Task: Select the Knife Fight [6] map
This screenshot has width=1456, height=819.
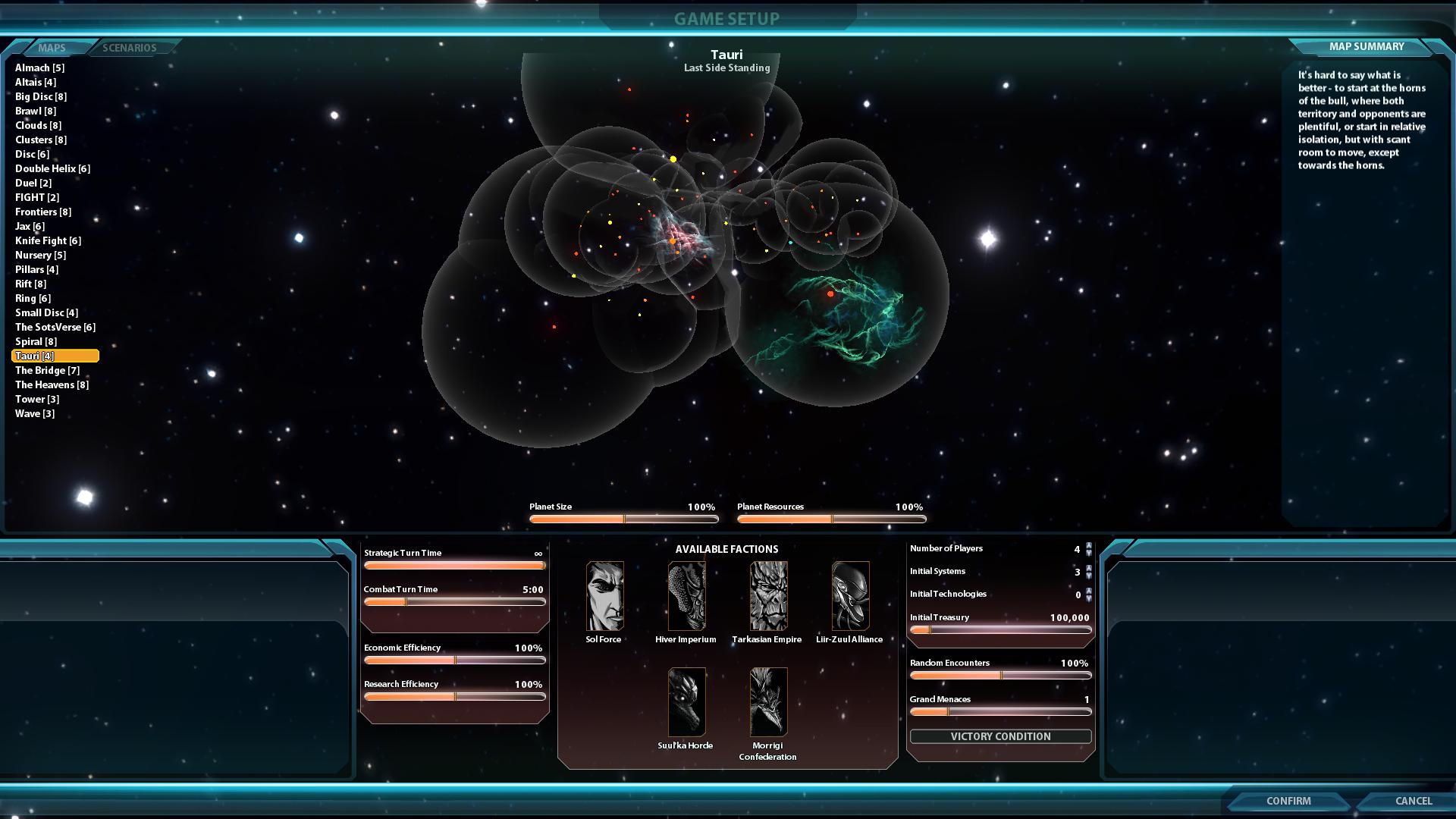Action: point(48,240)
